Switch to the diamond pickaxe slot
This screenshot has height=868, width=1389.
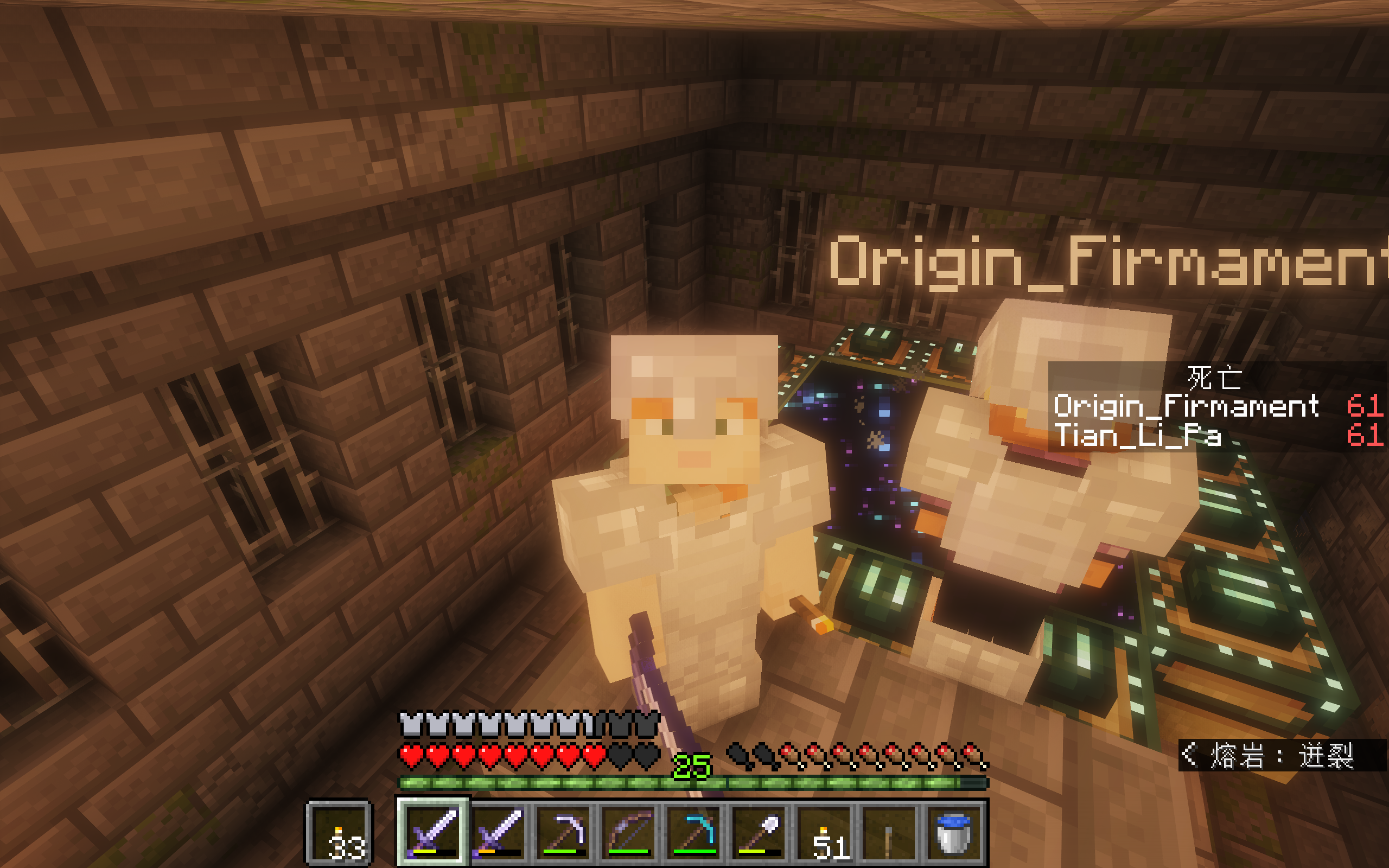695,832
